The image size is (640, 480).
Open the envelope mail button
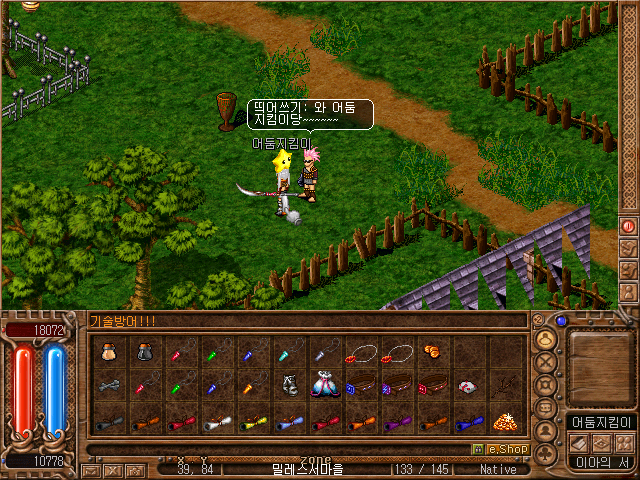click(90, 469)
